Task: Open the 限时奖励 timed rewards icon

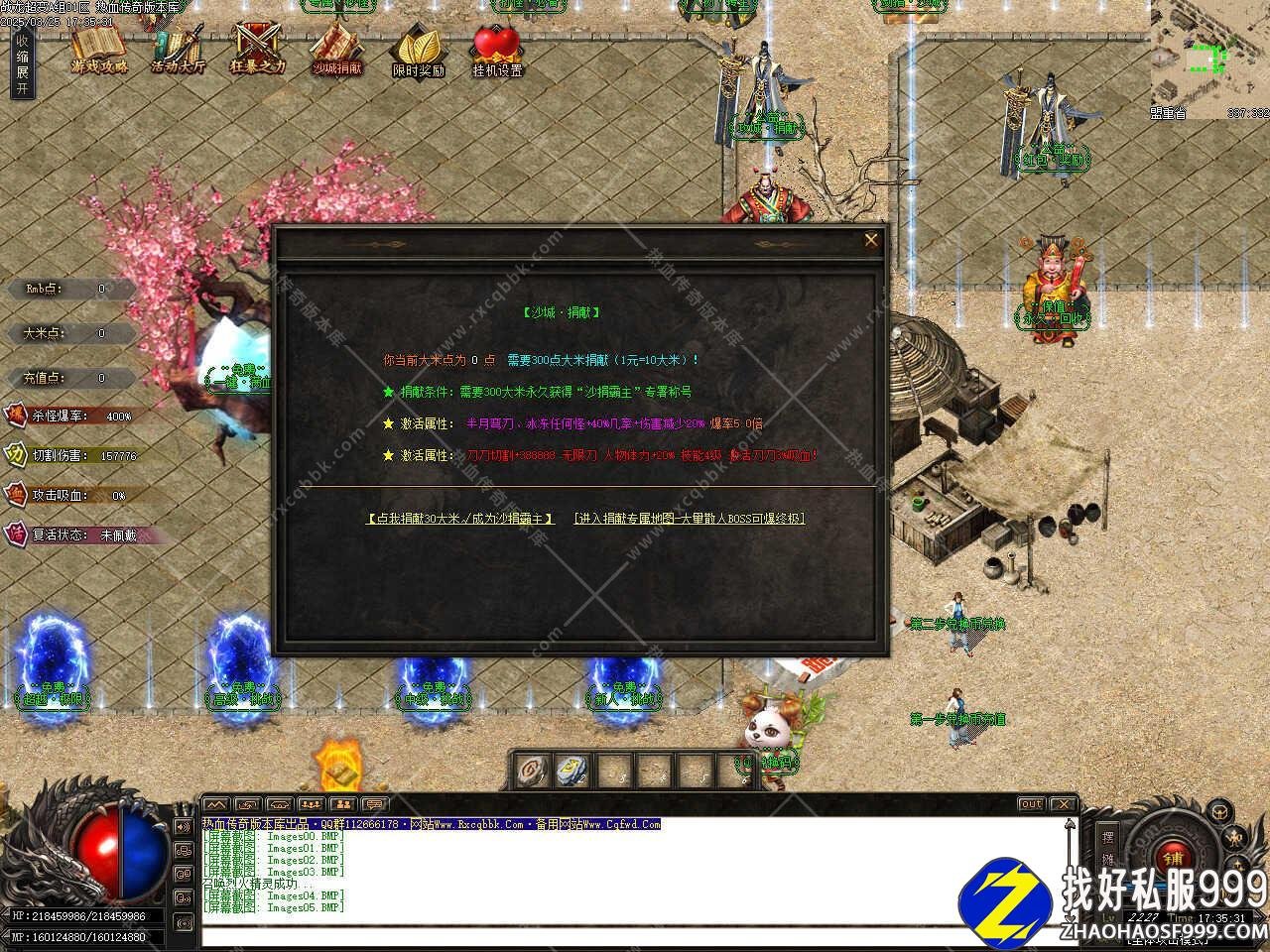Action: [x=418, y=52]
